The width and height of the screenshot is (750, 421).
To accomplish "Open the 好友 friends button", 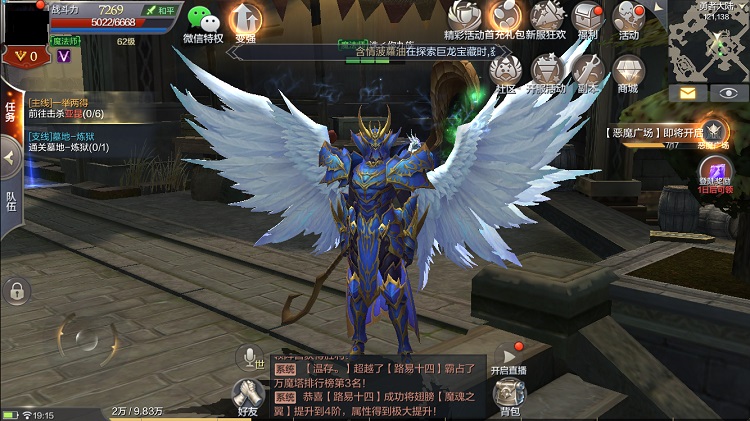I will tap(246, 396).
